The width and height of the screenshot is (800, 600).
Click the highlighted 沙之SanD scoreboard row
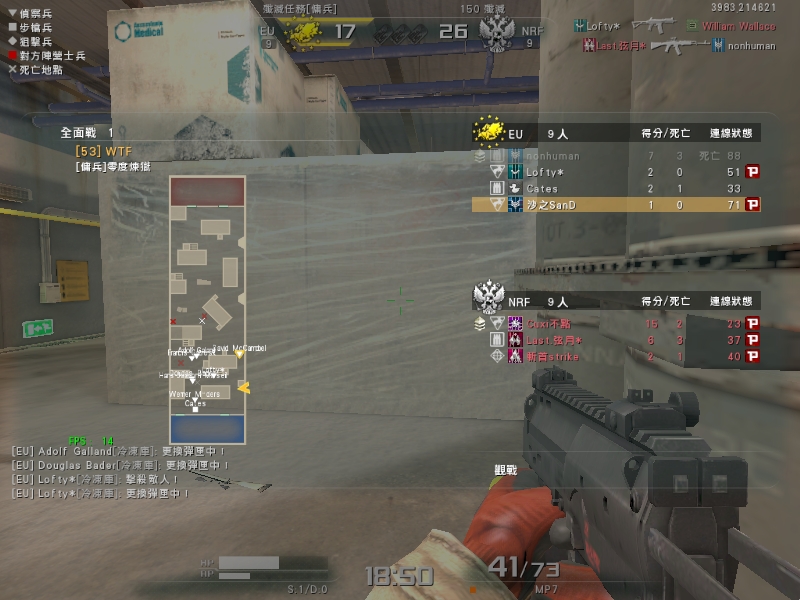click(615, 204)
